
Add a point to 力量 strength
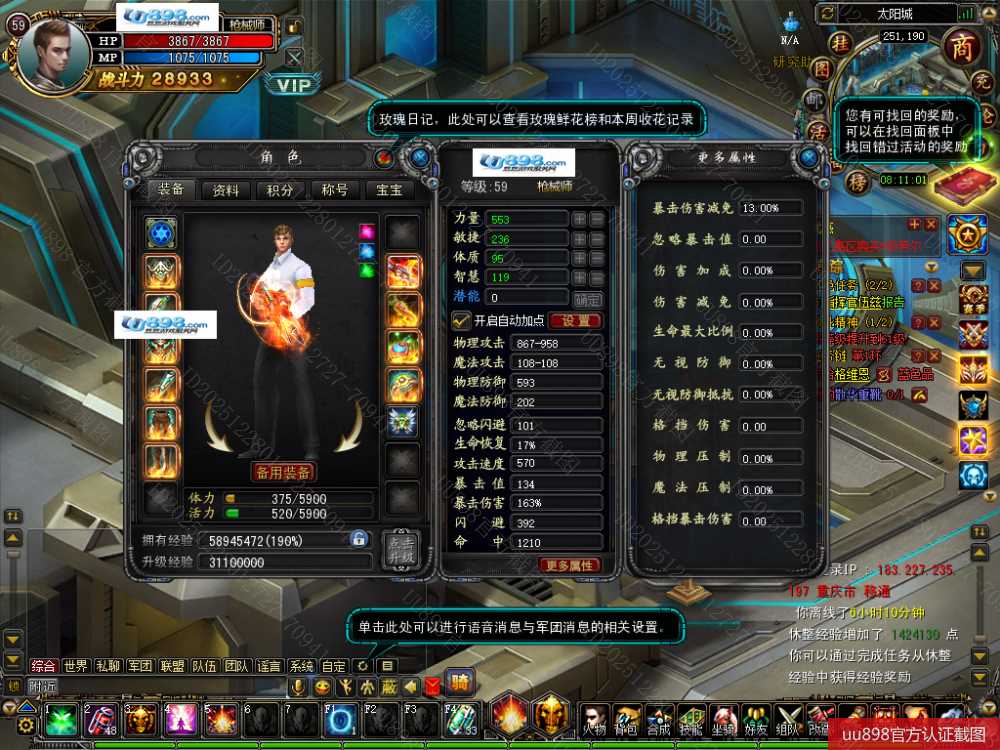[579, 219]
